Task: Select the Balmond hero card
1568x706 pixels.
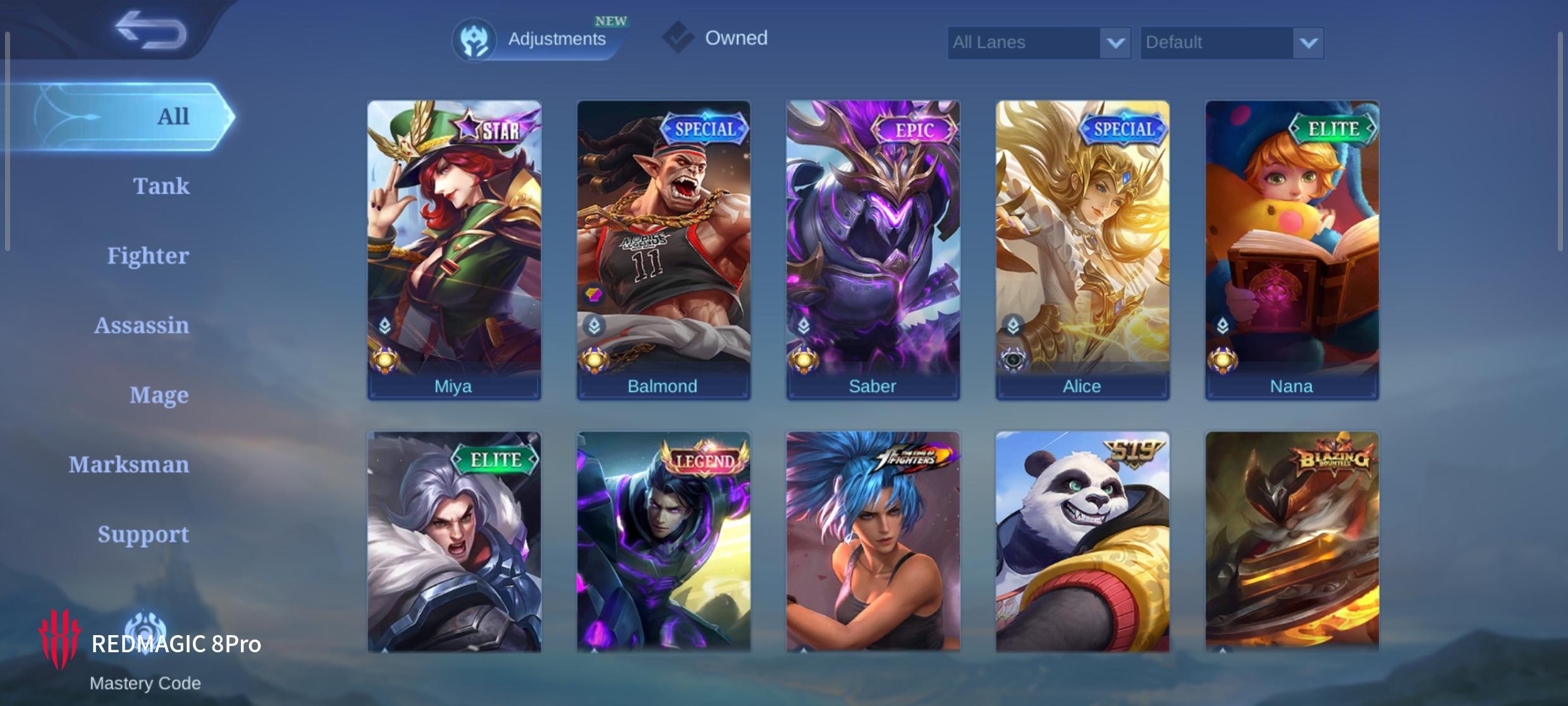Action: coord(663,247)
